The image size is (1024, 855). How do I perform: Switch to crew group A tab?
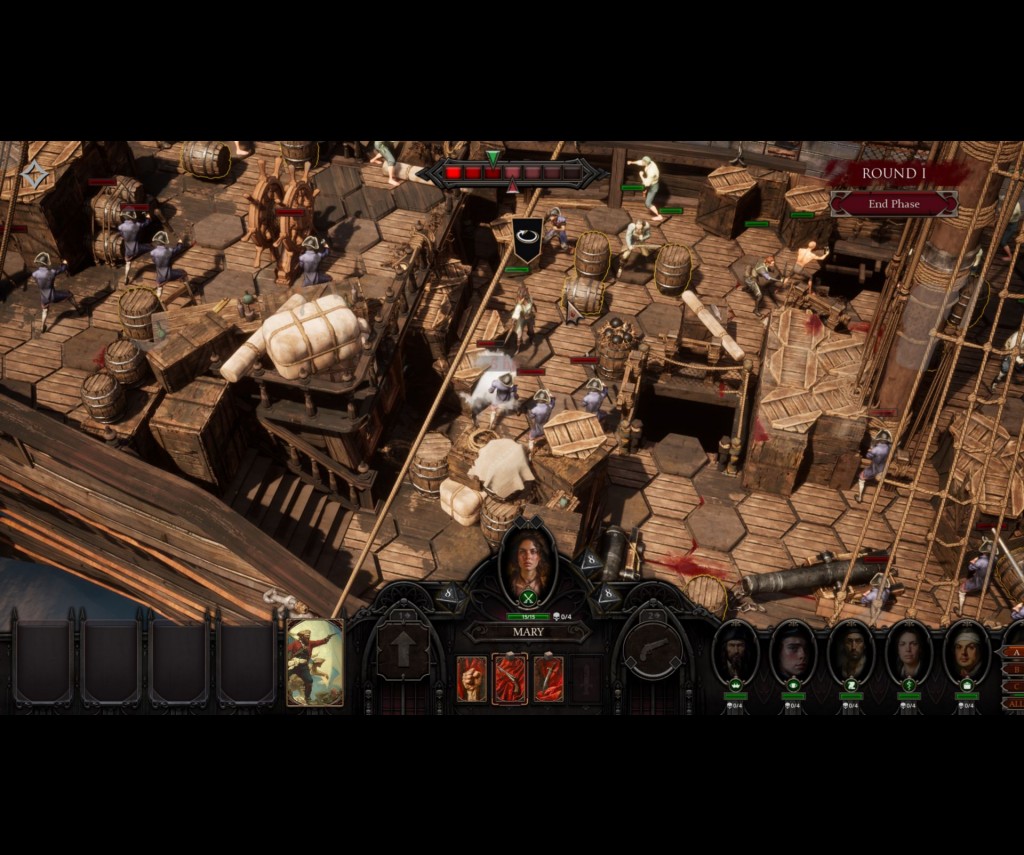click(1014, 651)
